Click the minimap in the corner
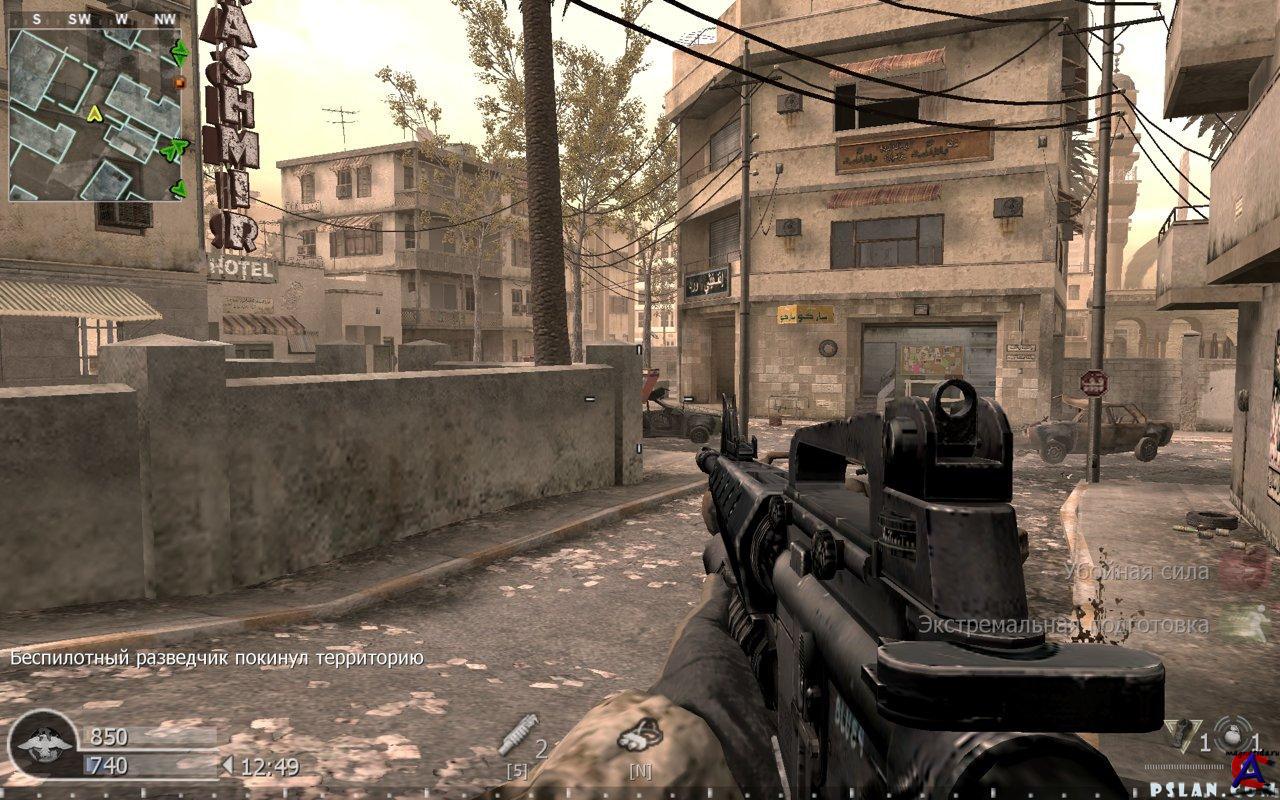The height and width of the screenshot is (800, 1280). point(96,114)
